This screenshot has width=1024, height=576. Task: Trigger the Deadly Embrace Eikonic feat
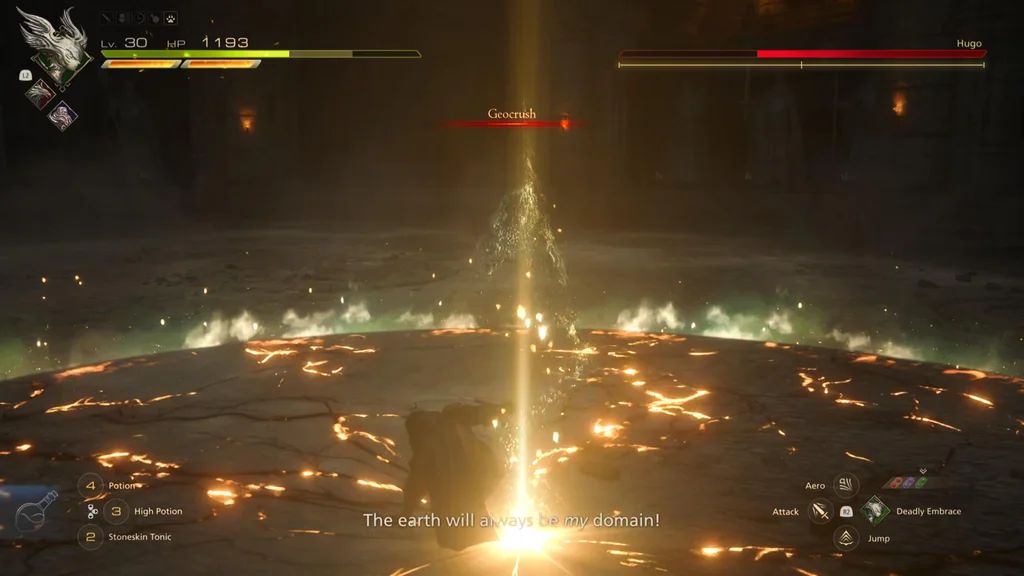tap(875, 511)
